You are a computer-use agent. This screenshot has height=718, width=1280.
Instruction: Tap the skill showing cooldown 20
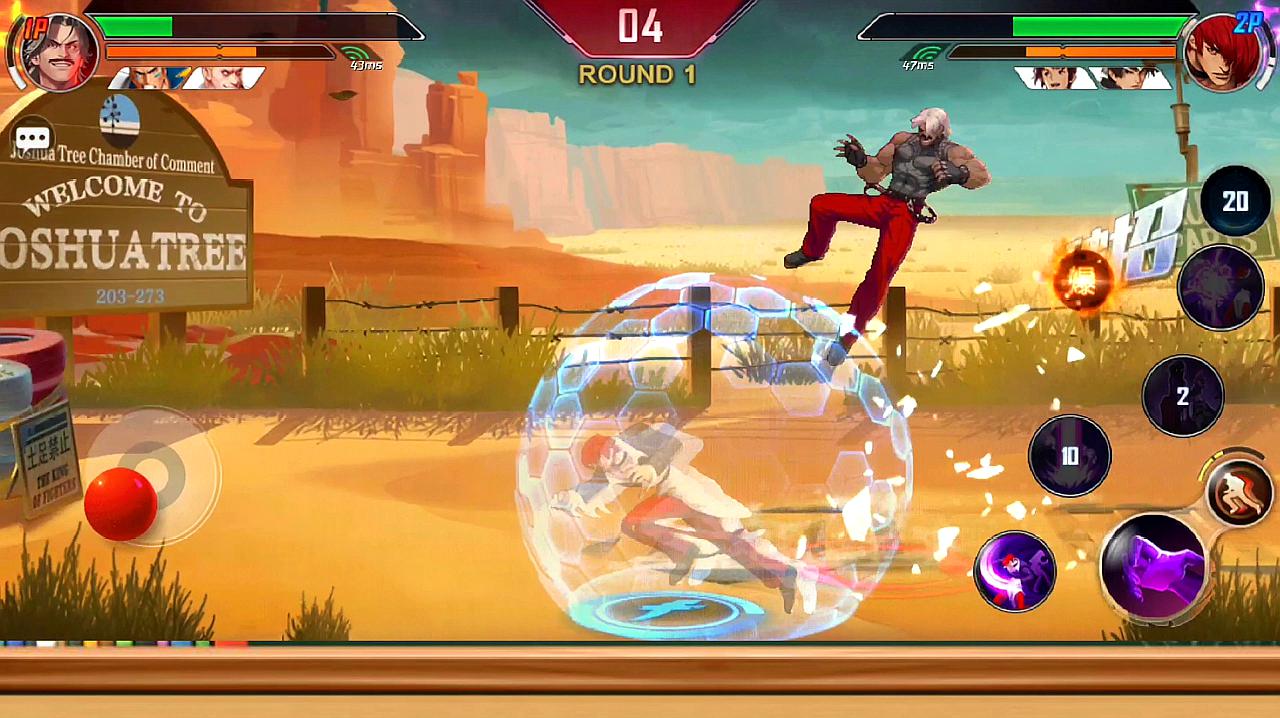pyautogui.click(x=1235, y=202)
